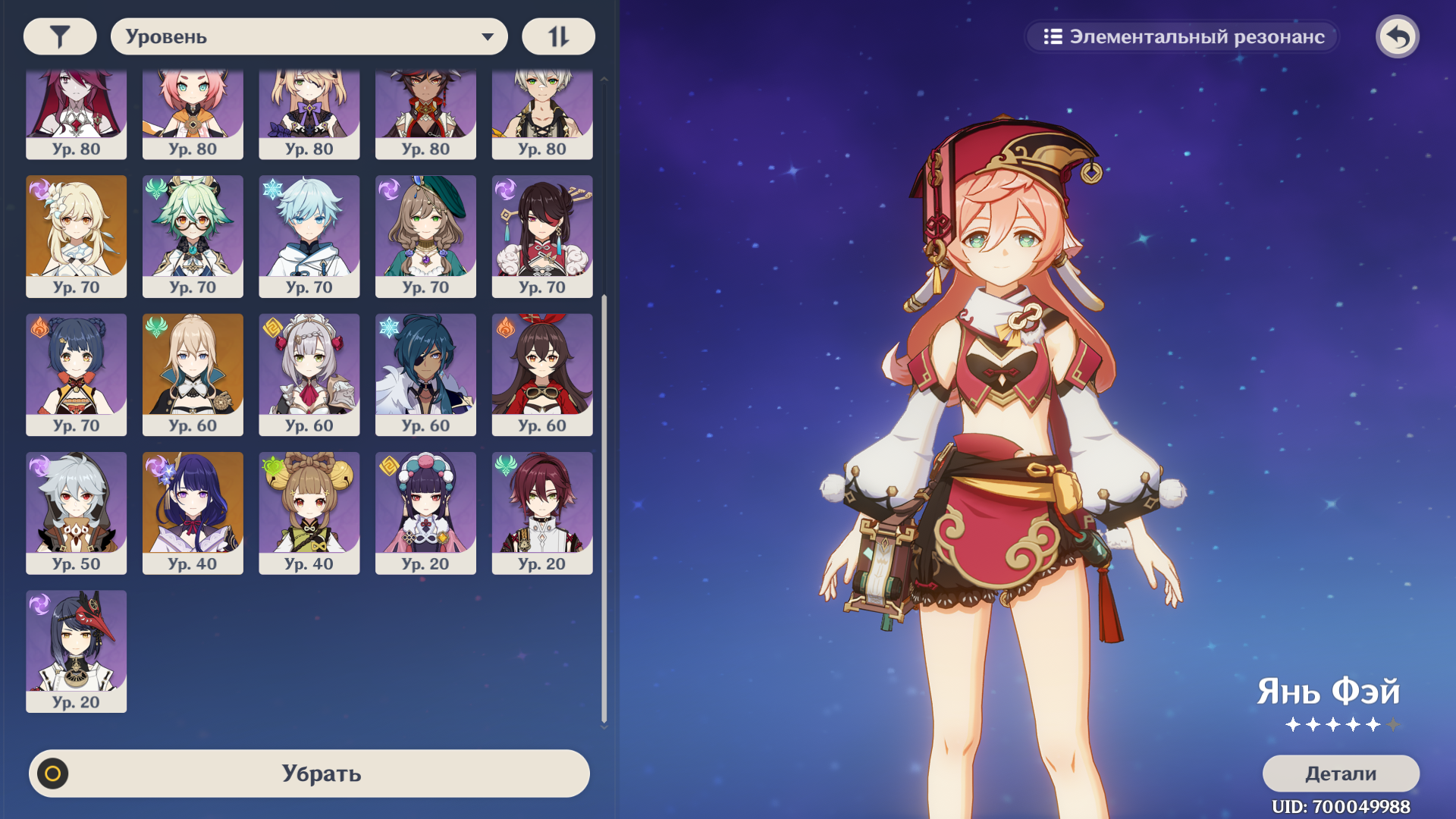The width and height of the screenshot is (1456, 819).
Task: Select Beidou with the eyepatch
Action: pos(542,235)
